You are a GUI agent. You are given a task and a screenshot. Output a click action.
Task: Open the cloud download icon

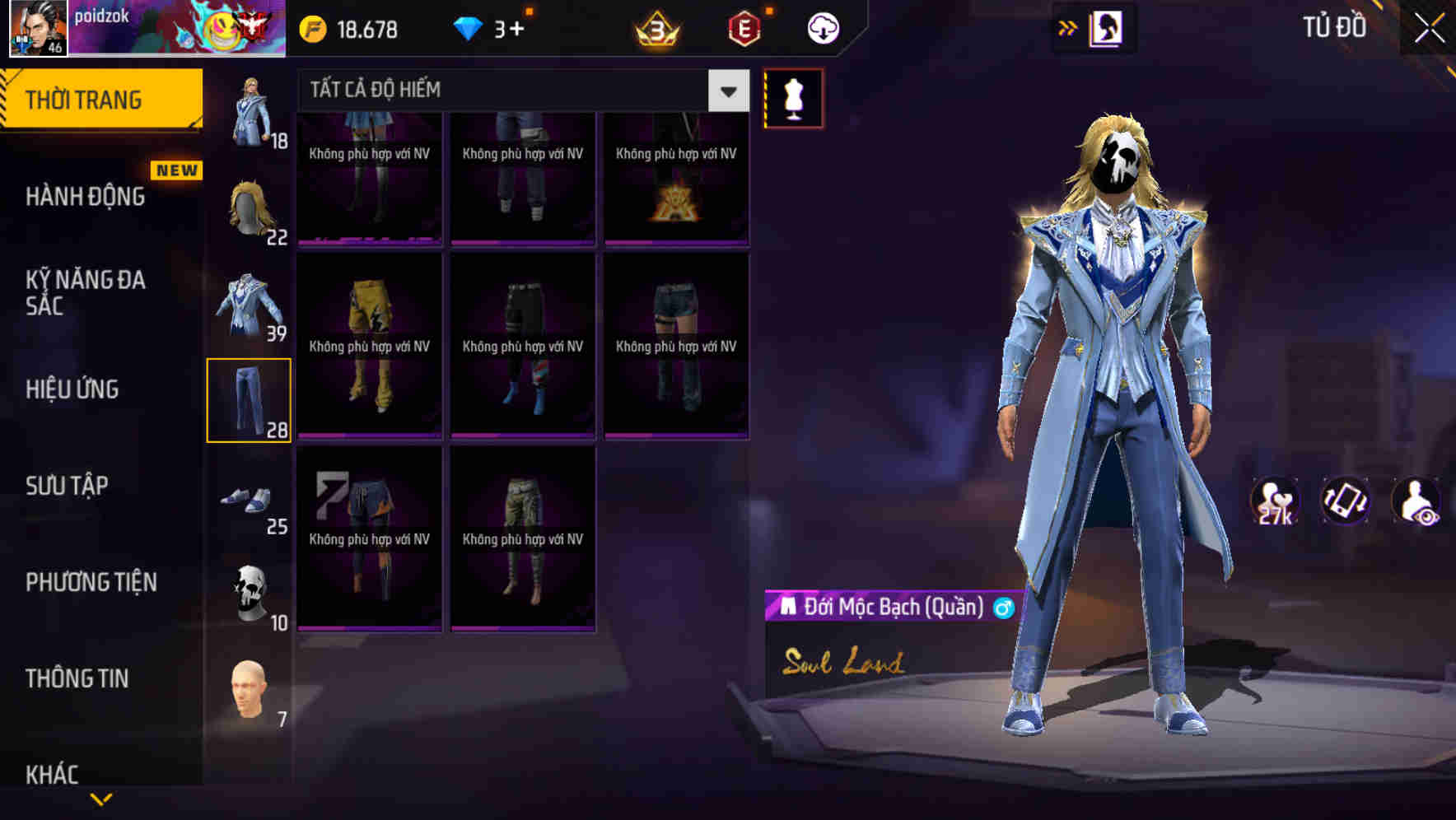pyautogui.click(x=820, y=27)
